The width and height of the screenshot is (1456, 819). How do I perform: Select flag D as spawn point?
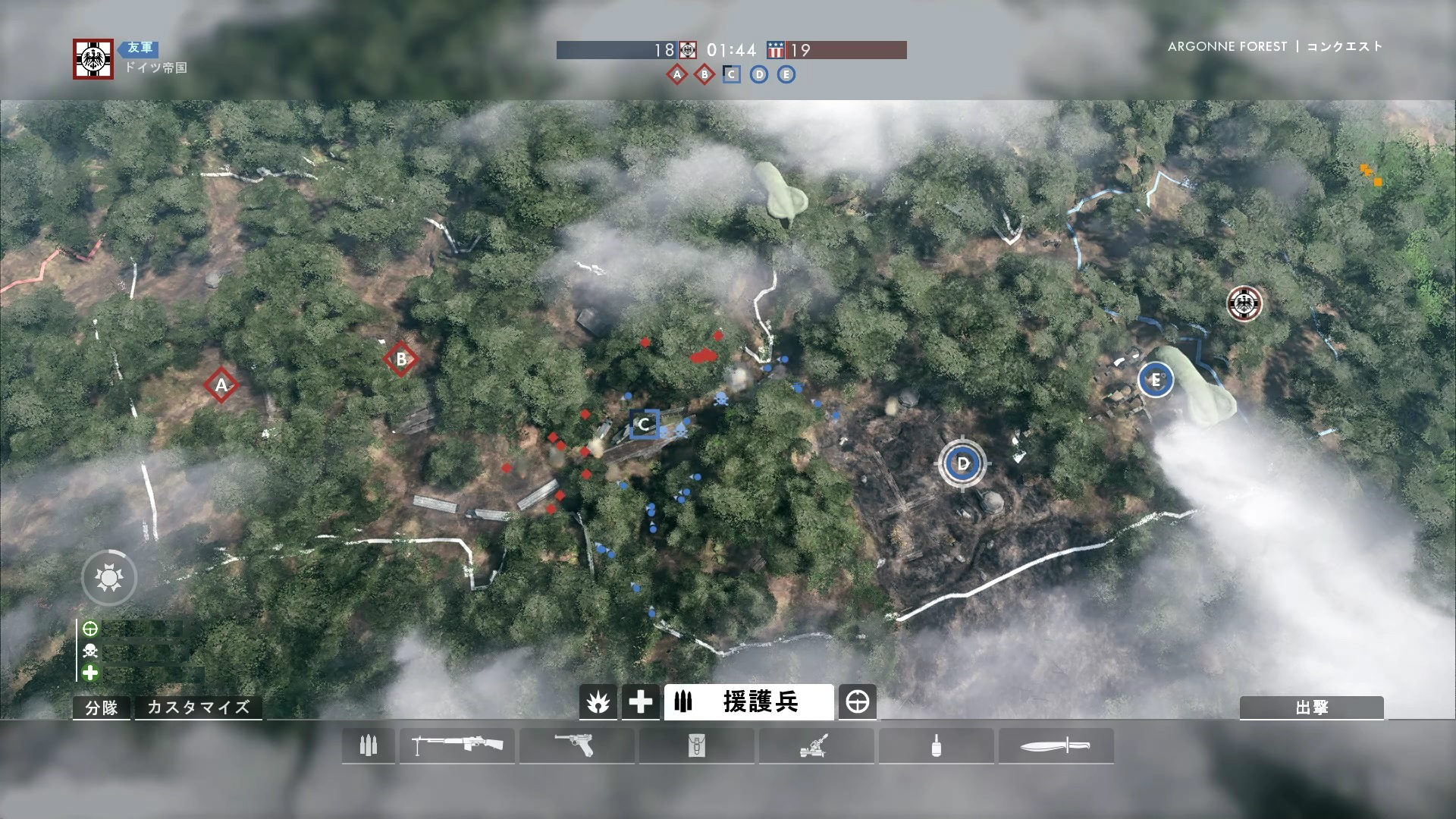(x=963, y=463)
